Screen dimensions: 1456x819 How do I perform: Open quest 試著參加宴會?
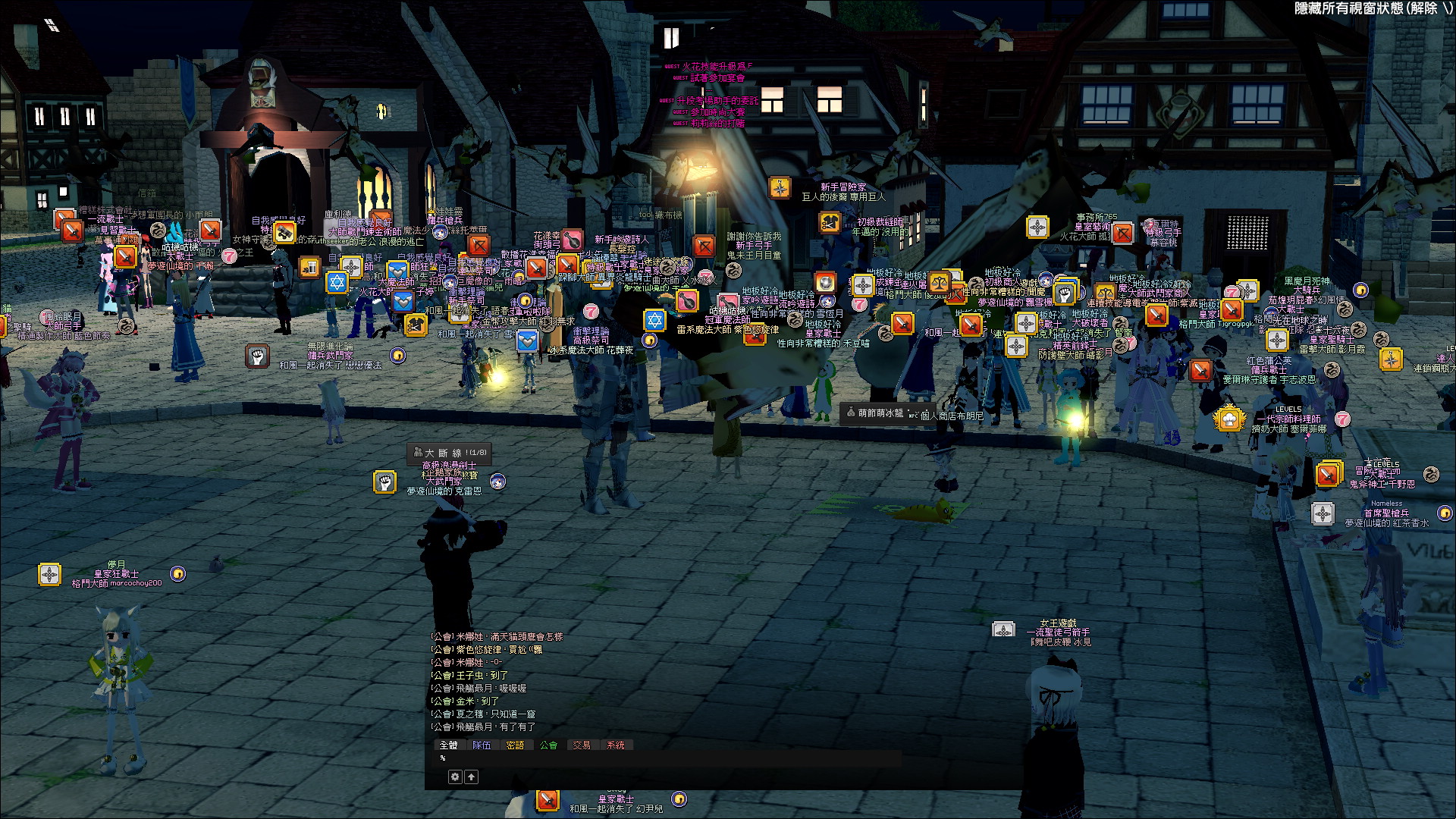717,78
